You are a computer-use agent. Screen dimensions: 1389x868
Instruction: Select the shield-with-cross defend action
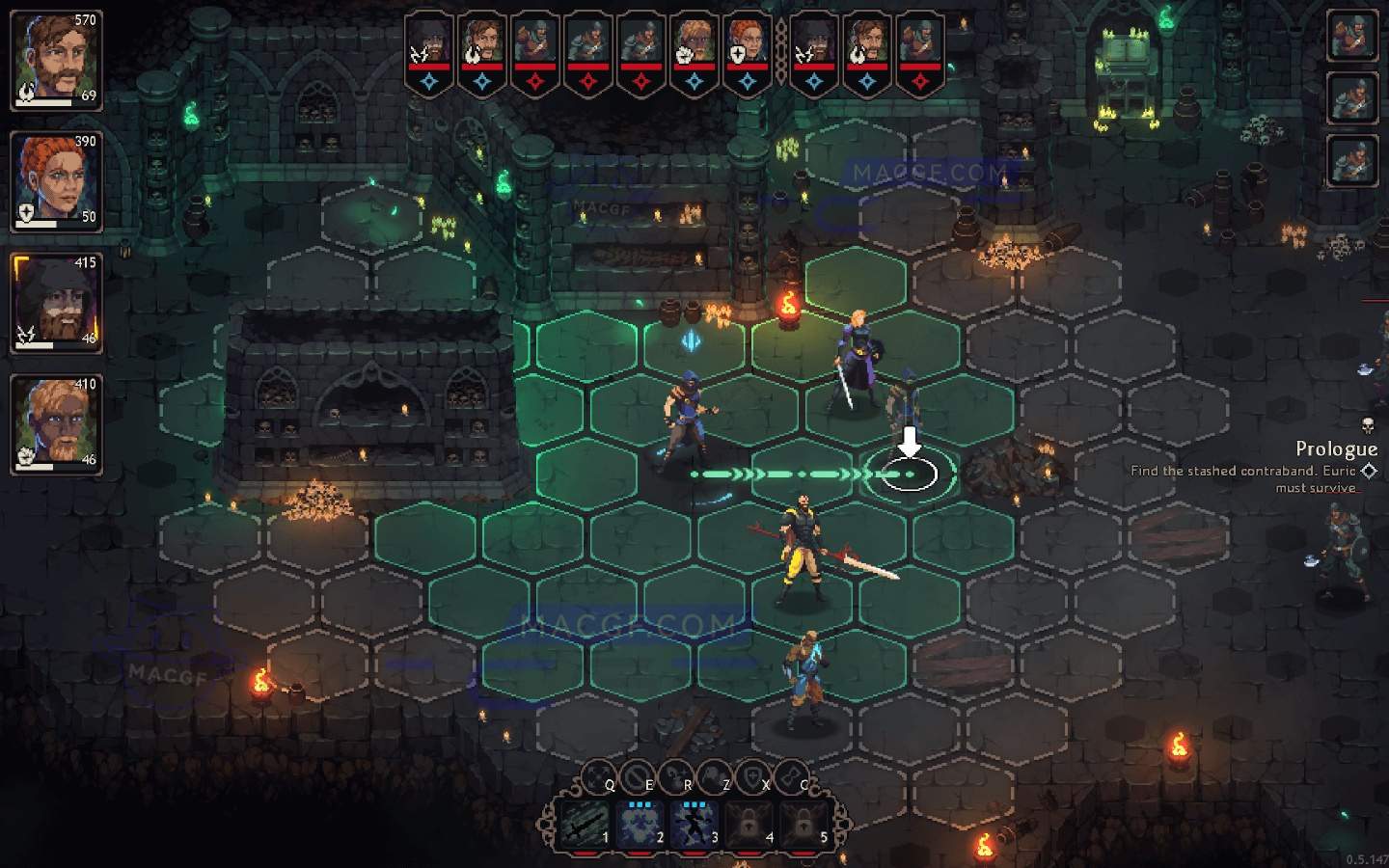coord(751,773)
